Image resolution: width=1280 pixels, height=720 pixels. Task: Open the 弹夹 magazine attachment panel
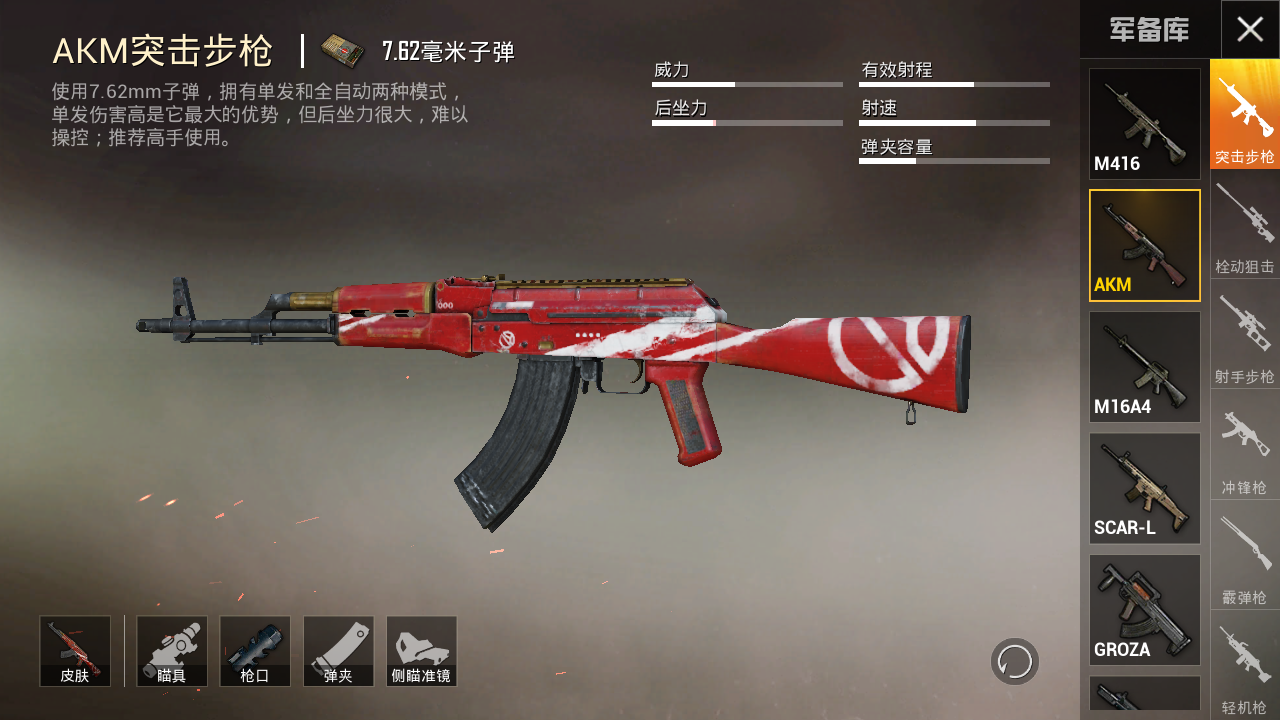click(338, 650)
